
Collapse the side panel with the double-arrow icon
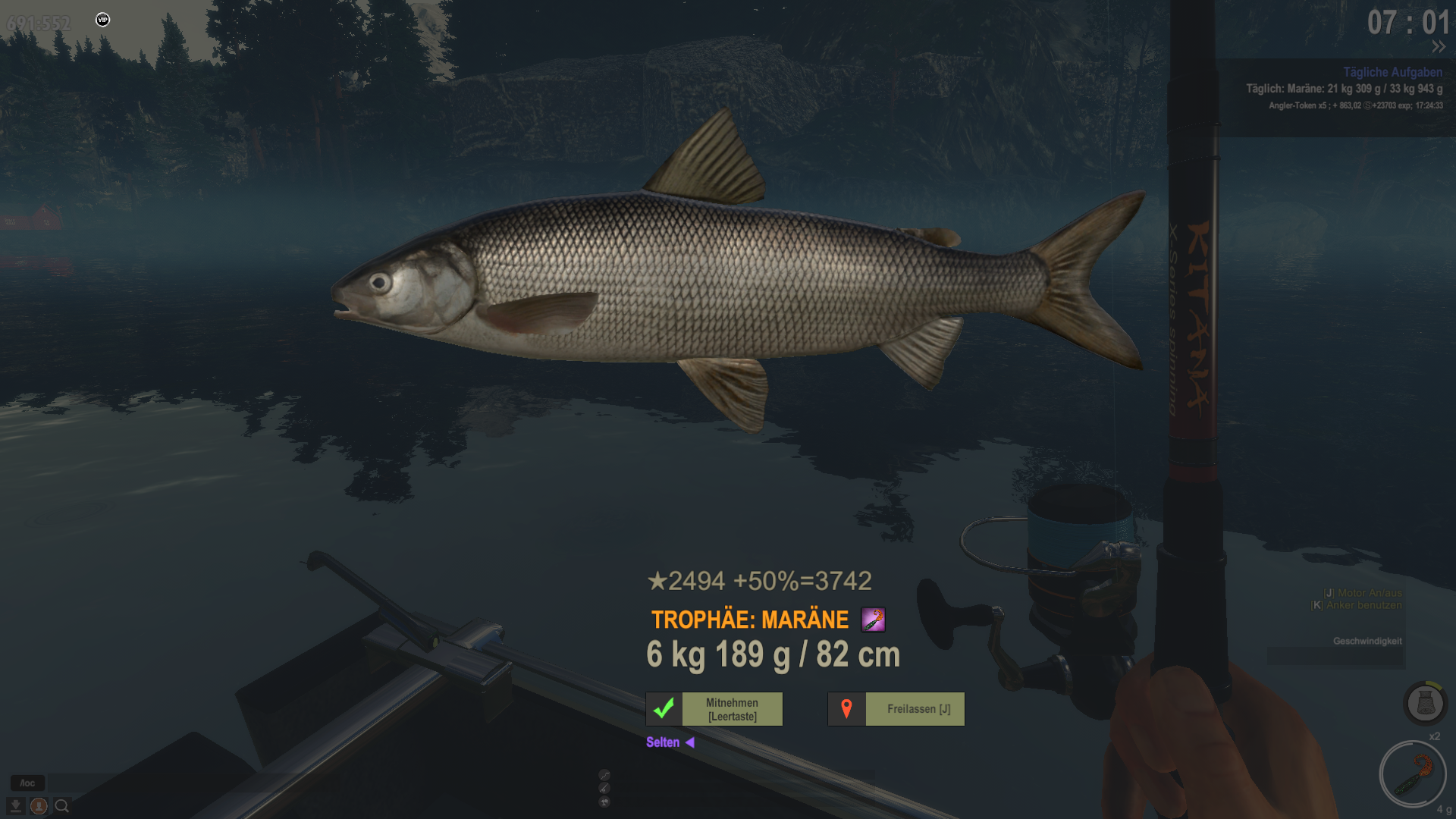(1439, 47)
